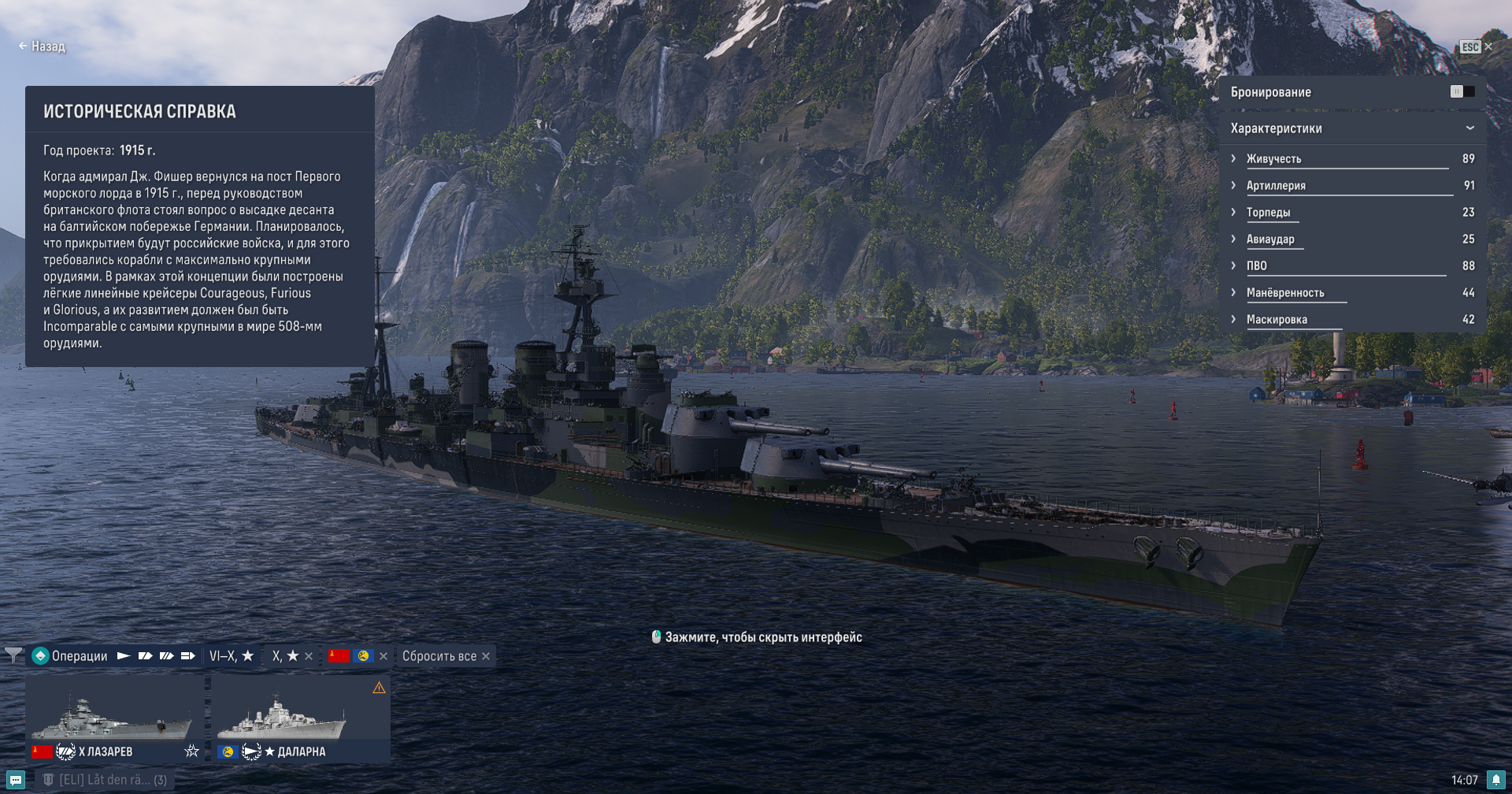Expand the ПВО stat row
Screen dimensions: 1512x794
pos(1233,265)
